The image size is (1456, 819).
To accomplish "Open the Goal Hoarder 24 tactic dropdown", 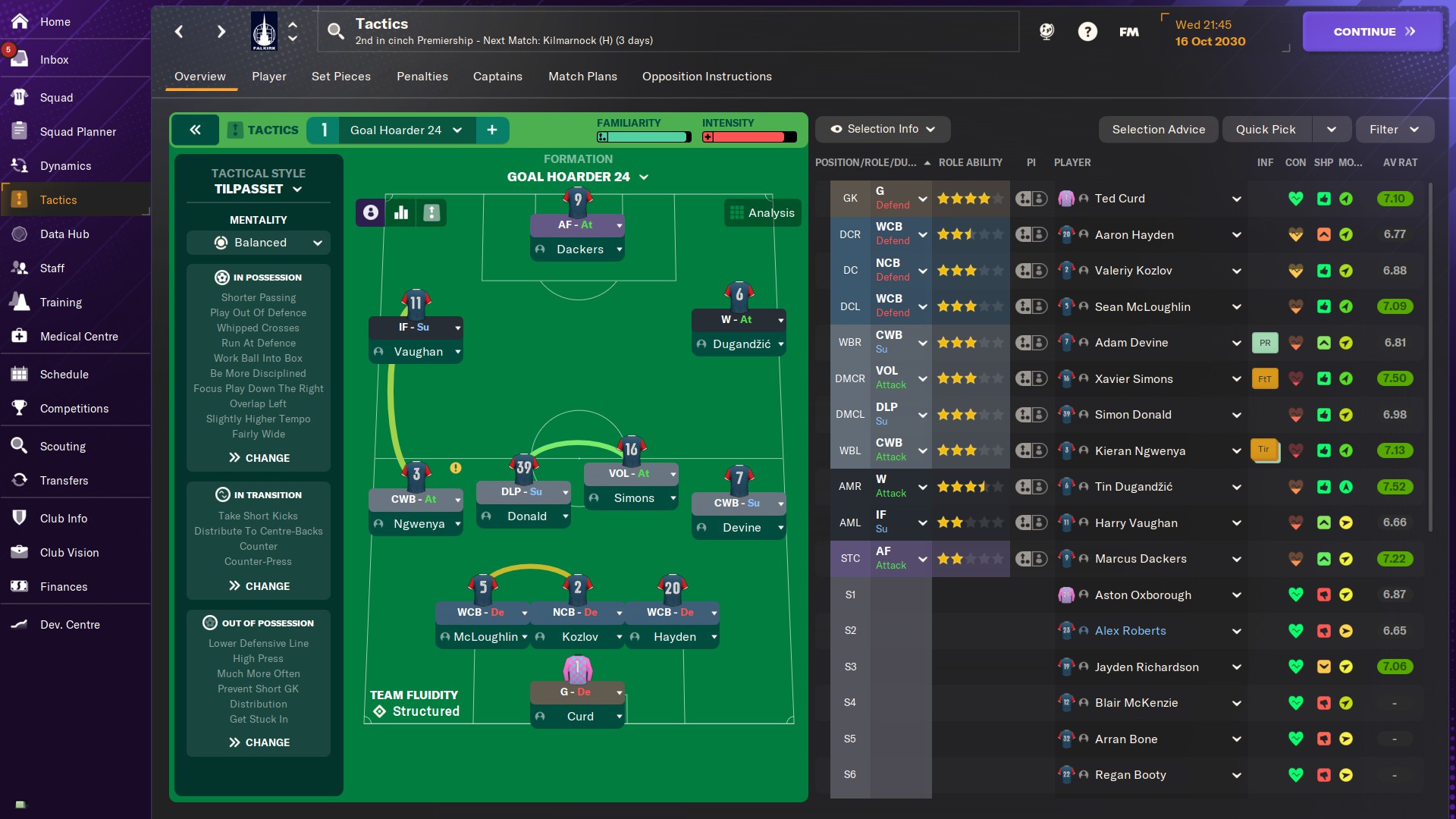I will tap(406, 130).
